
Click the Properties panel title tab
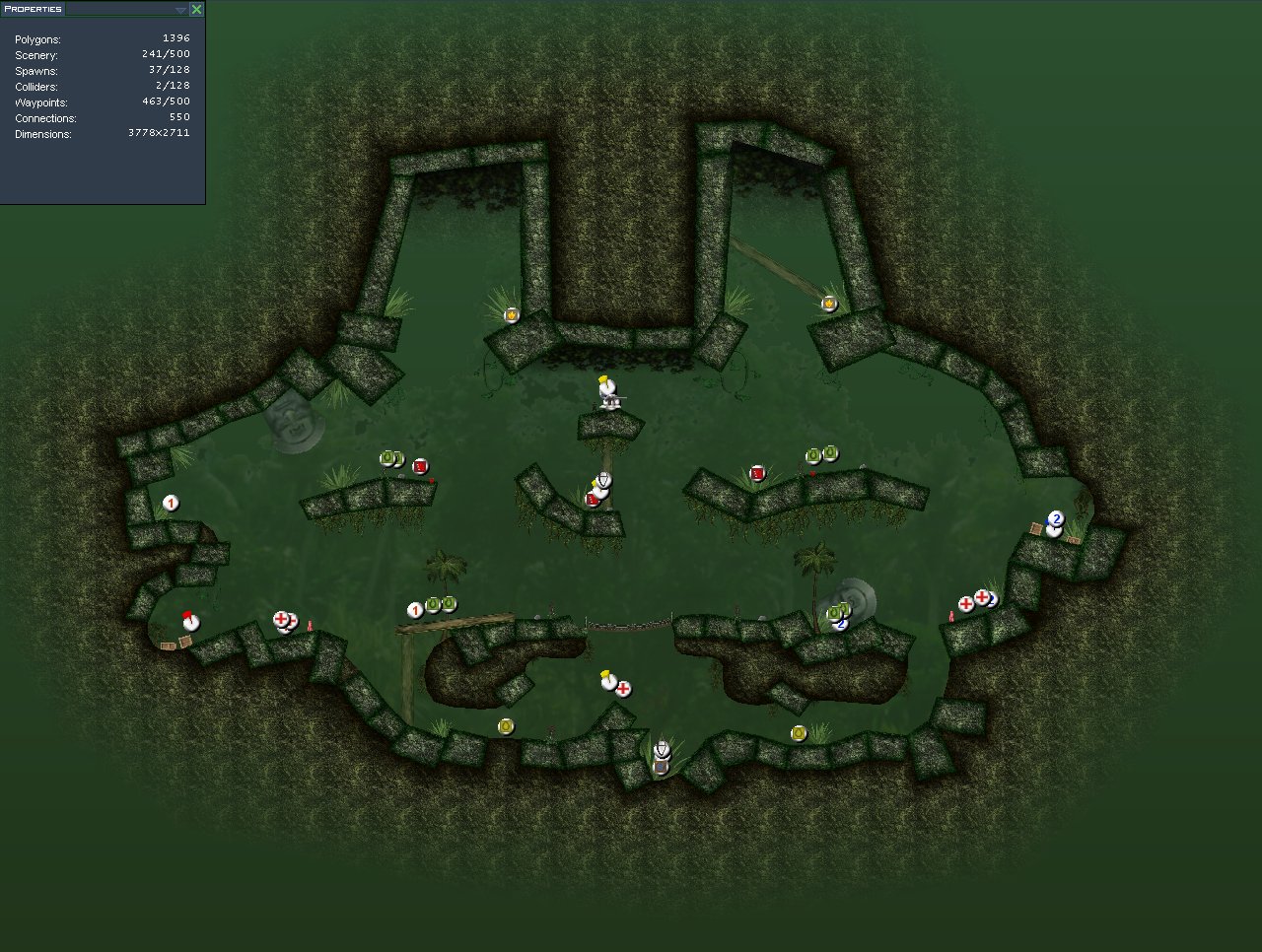click(34, 9)
